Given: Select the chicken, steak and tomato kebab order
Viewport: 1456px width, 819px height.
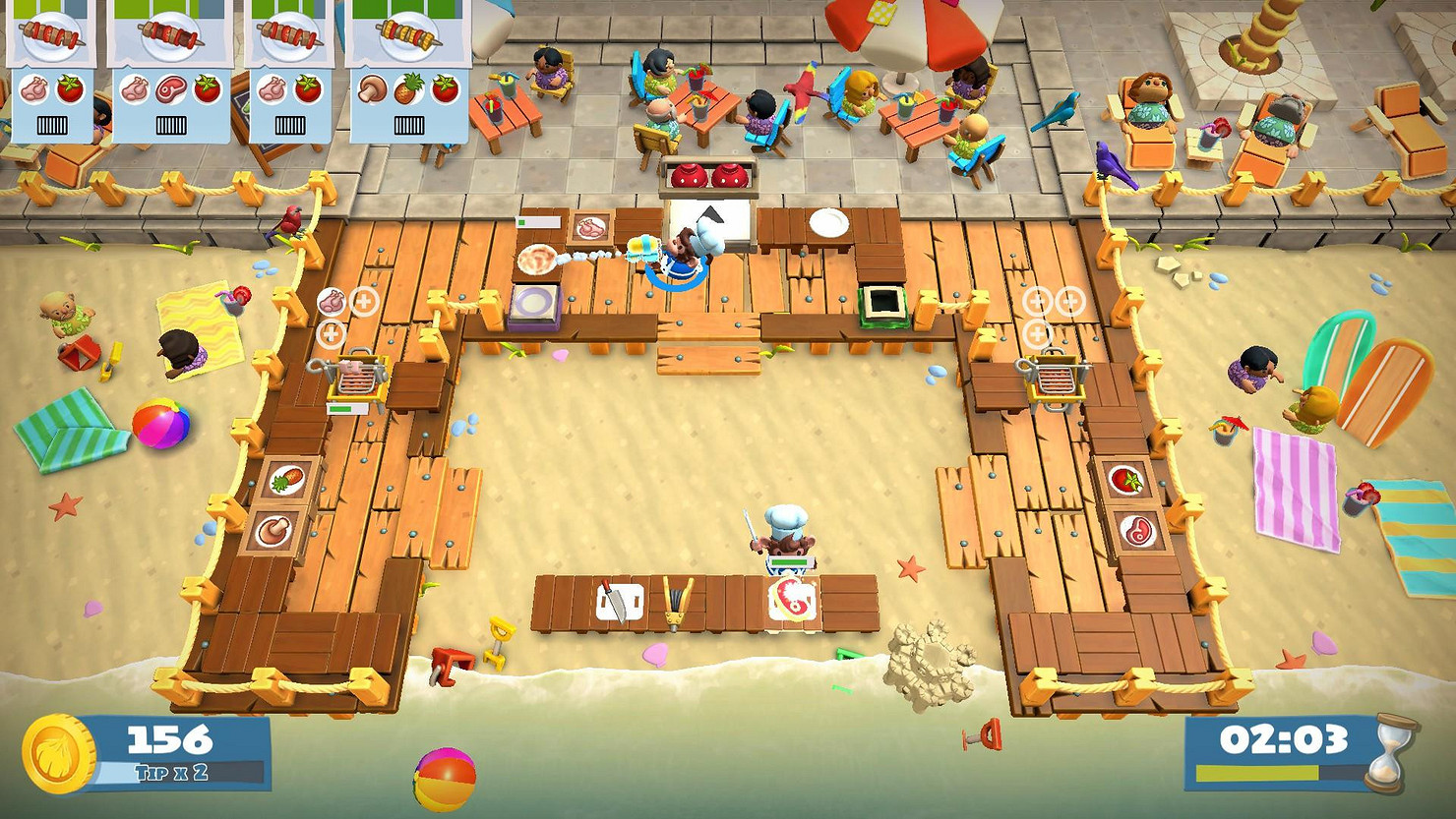Looking at the screenshot, I should tap(169, 71).
